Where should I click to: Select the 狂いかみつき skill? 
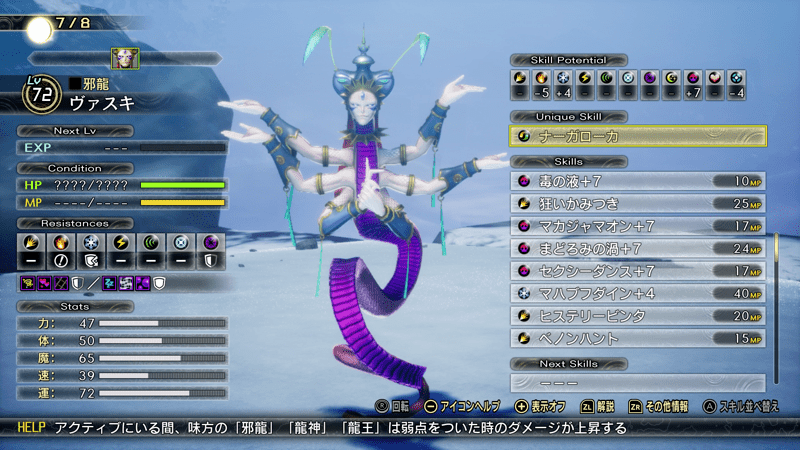click(638, 204)
